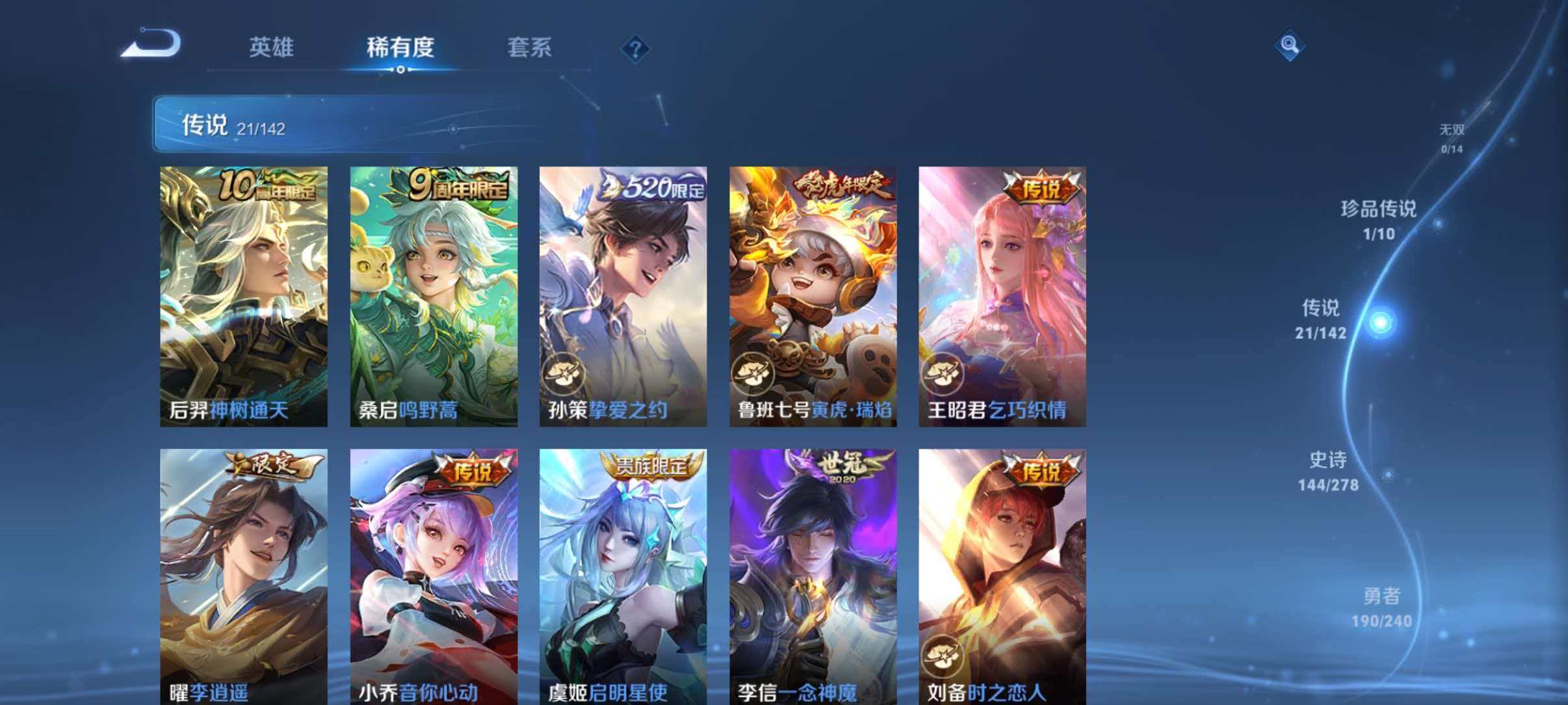Open the help question mark icon
Image resolution: width=1568 pixels, height=705 pixels.
[x=635, y=49]
